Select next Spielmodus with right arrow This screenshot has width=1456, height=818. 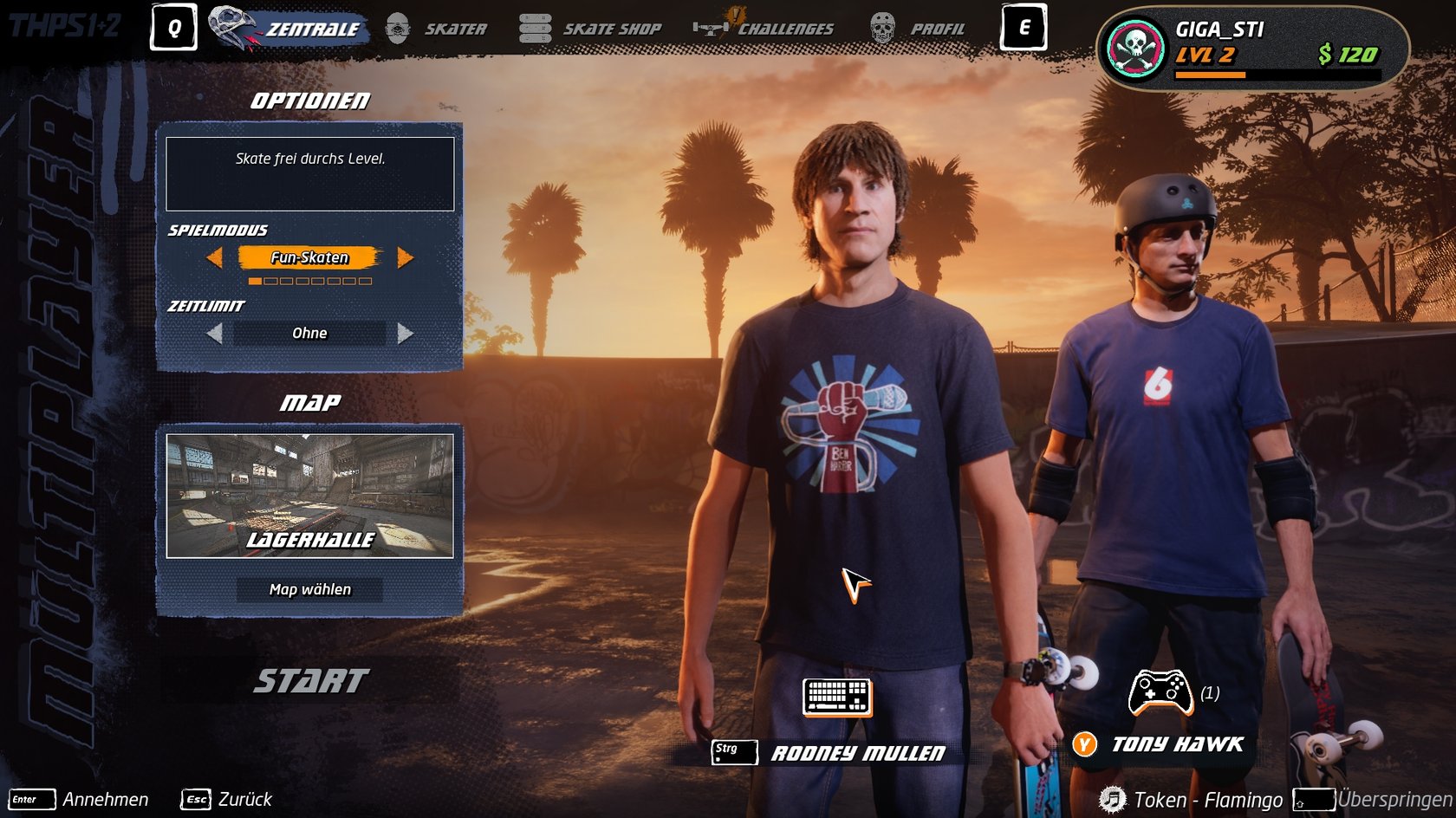click(405, 257)
